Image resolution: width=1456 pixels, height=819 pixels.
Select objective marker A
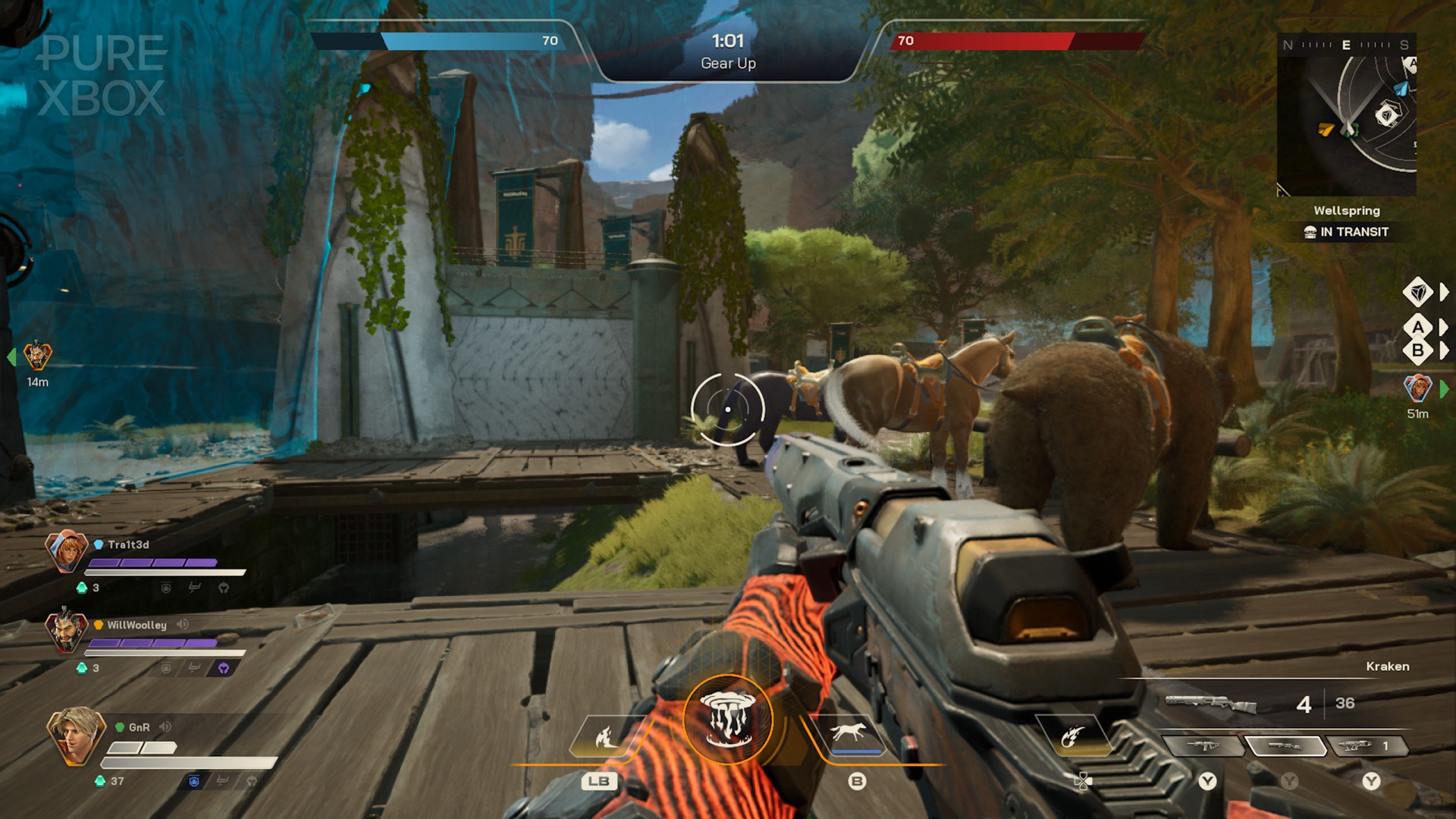pyautogui.click(x=1417, y=328)
